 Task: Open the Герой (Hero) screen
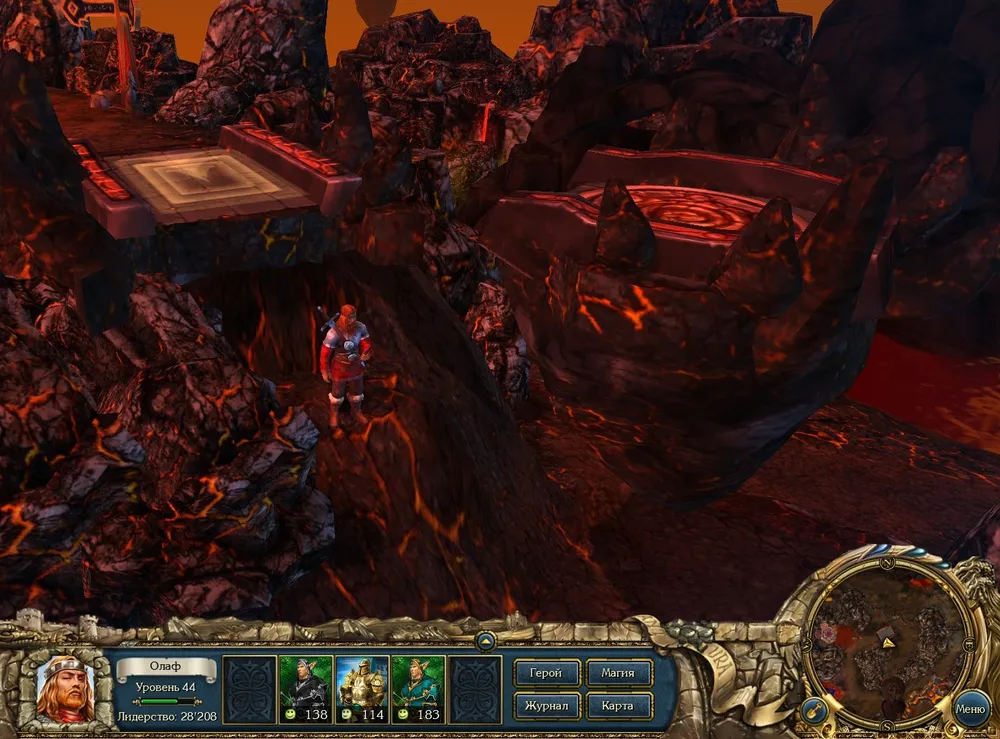547,673
